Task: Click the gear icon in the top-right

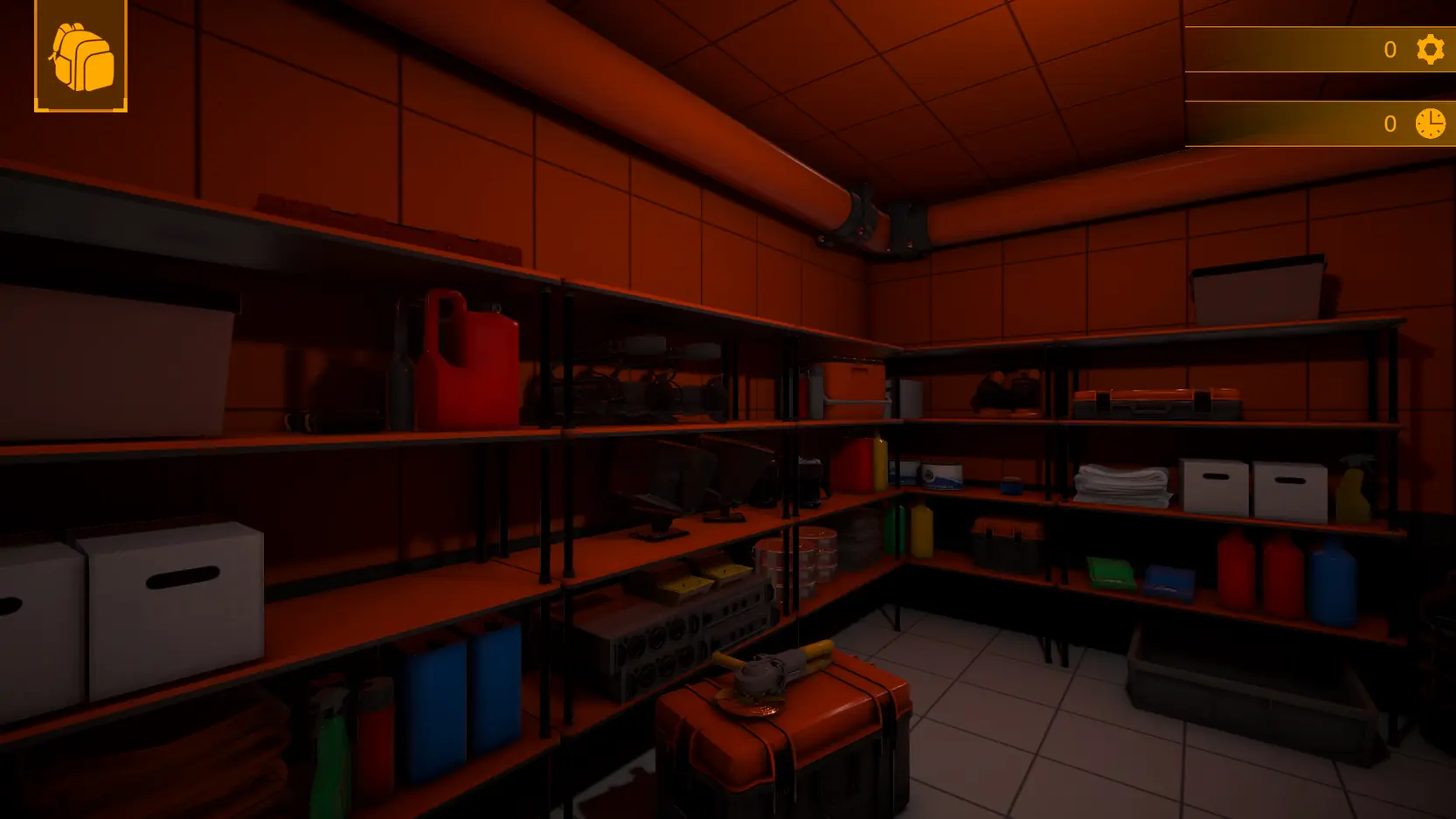Action: (x=1430, y=49)
